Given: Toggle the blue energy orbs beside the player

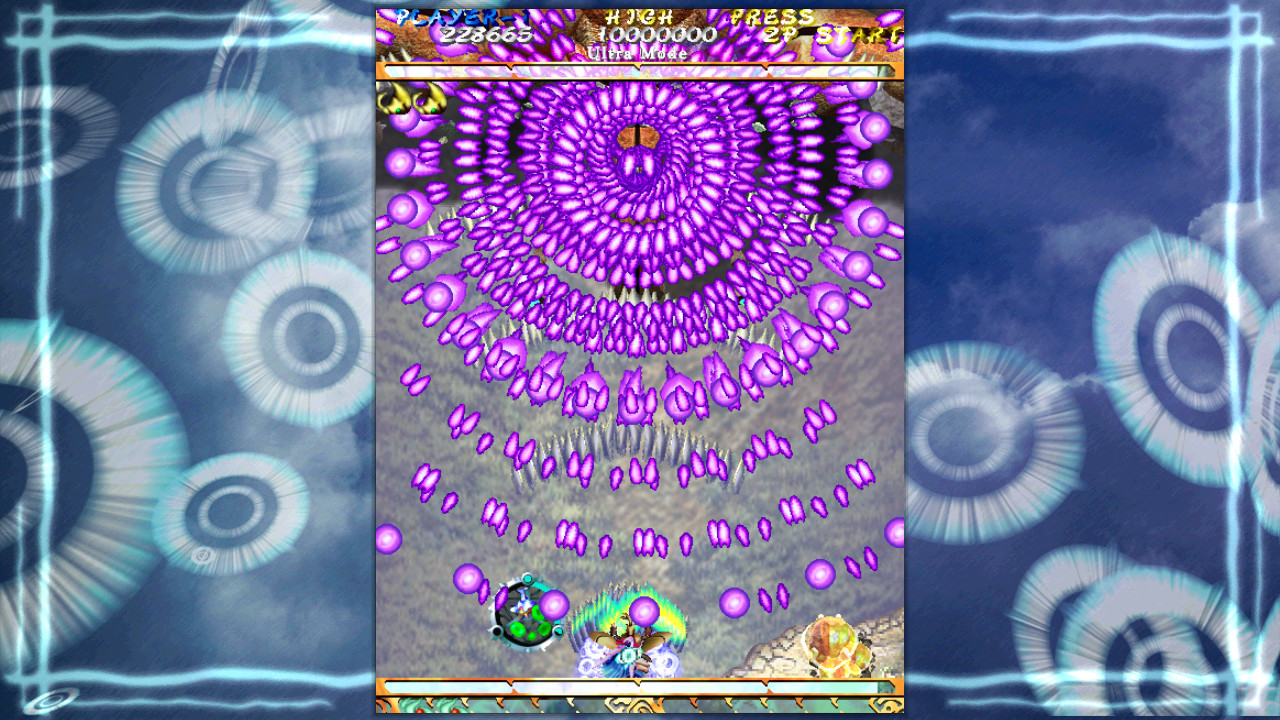Looking at the screenshot, I should [588, 658].
